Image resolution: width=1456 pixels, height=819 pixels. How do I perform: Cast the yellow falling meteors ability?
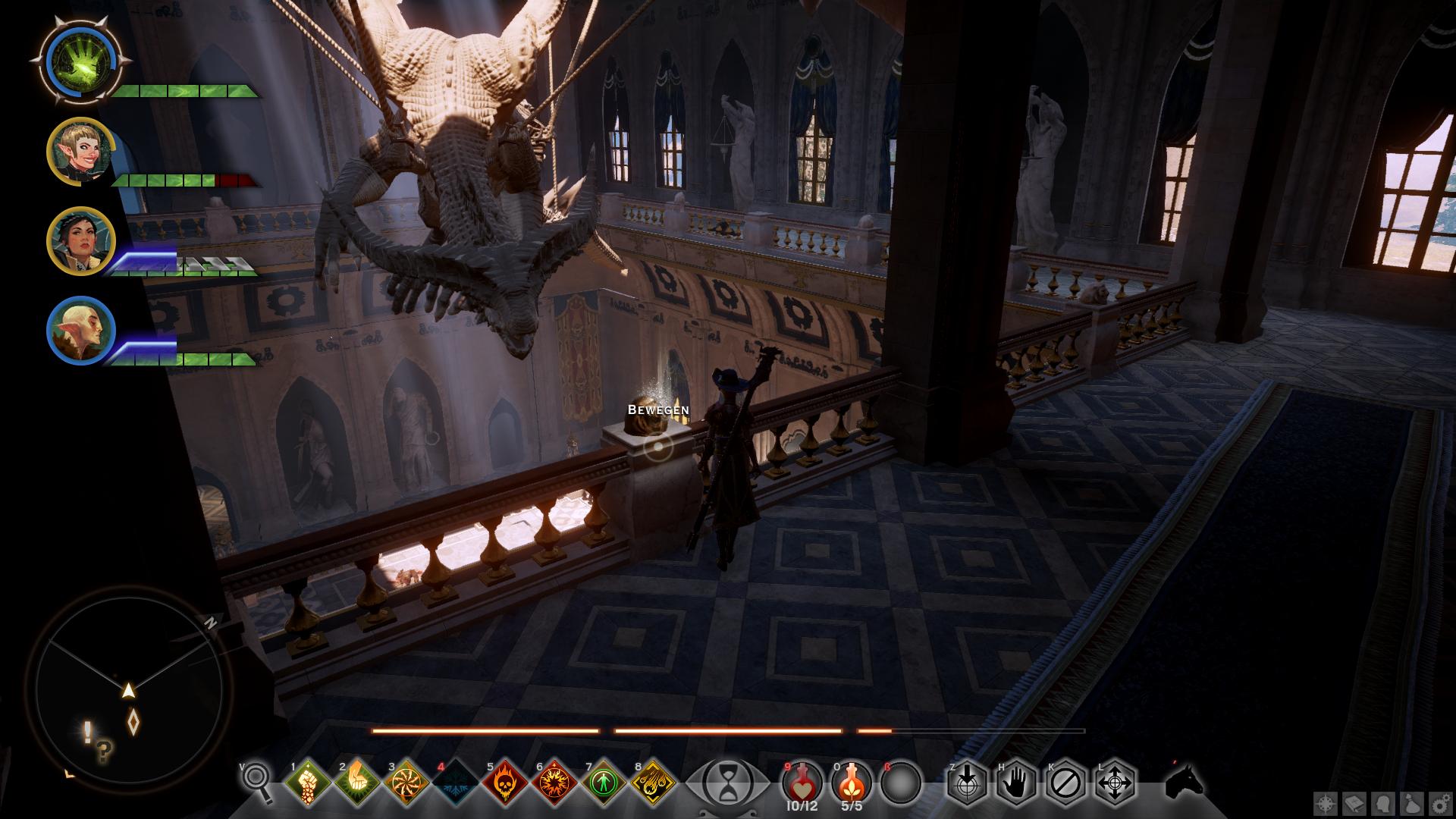[654, 782]
